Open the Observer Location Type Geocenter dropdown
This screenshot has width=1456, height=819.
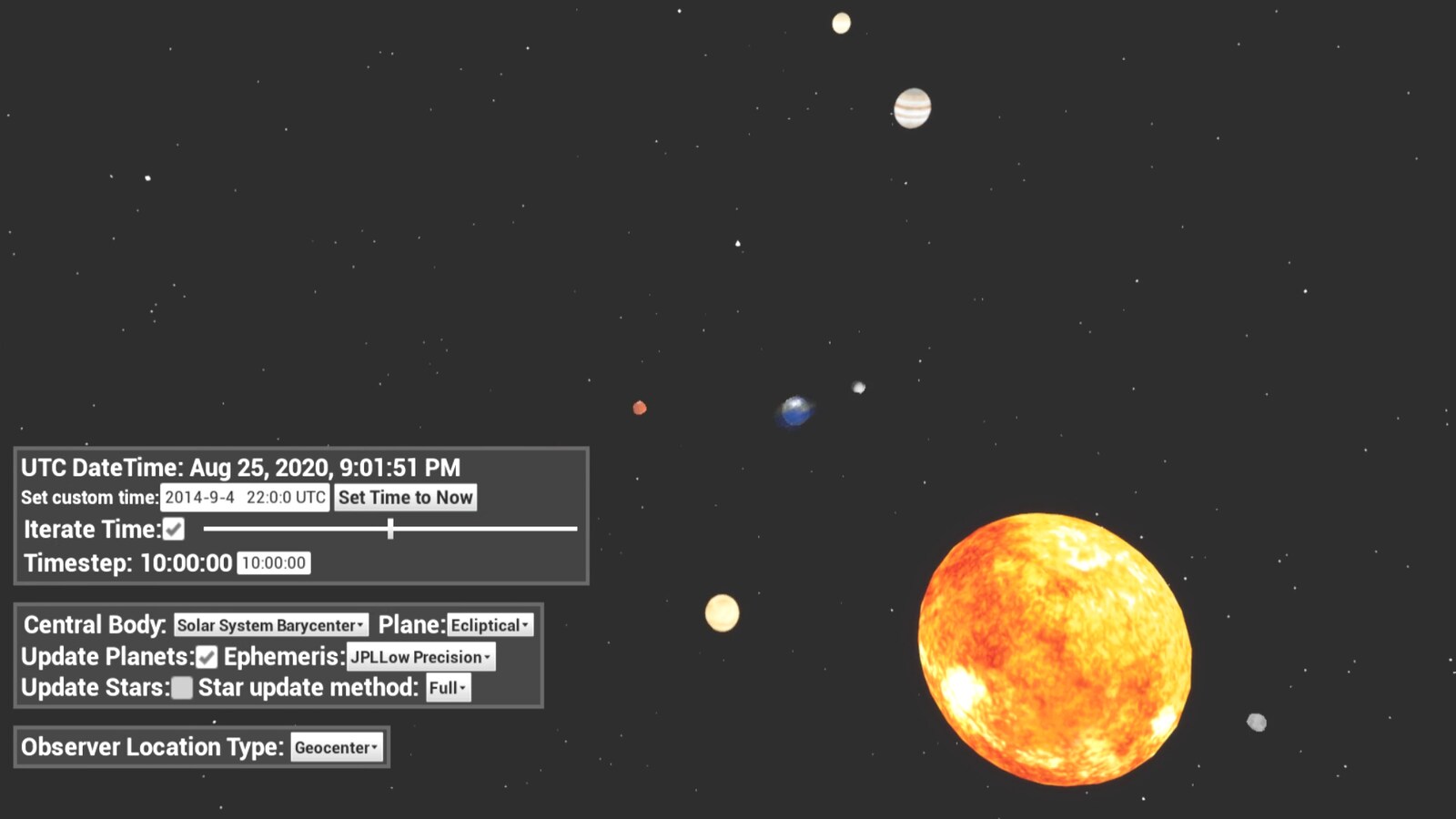(x=336, y=747)
